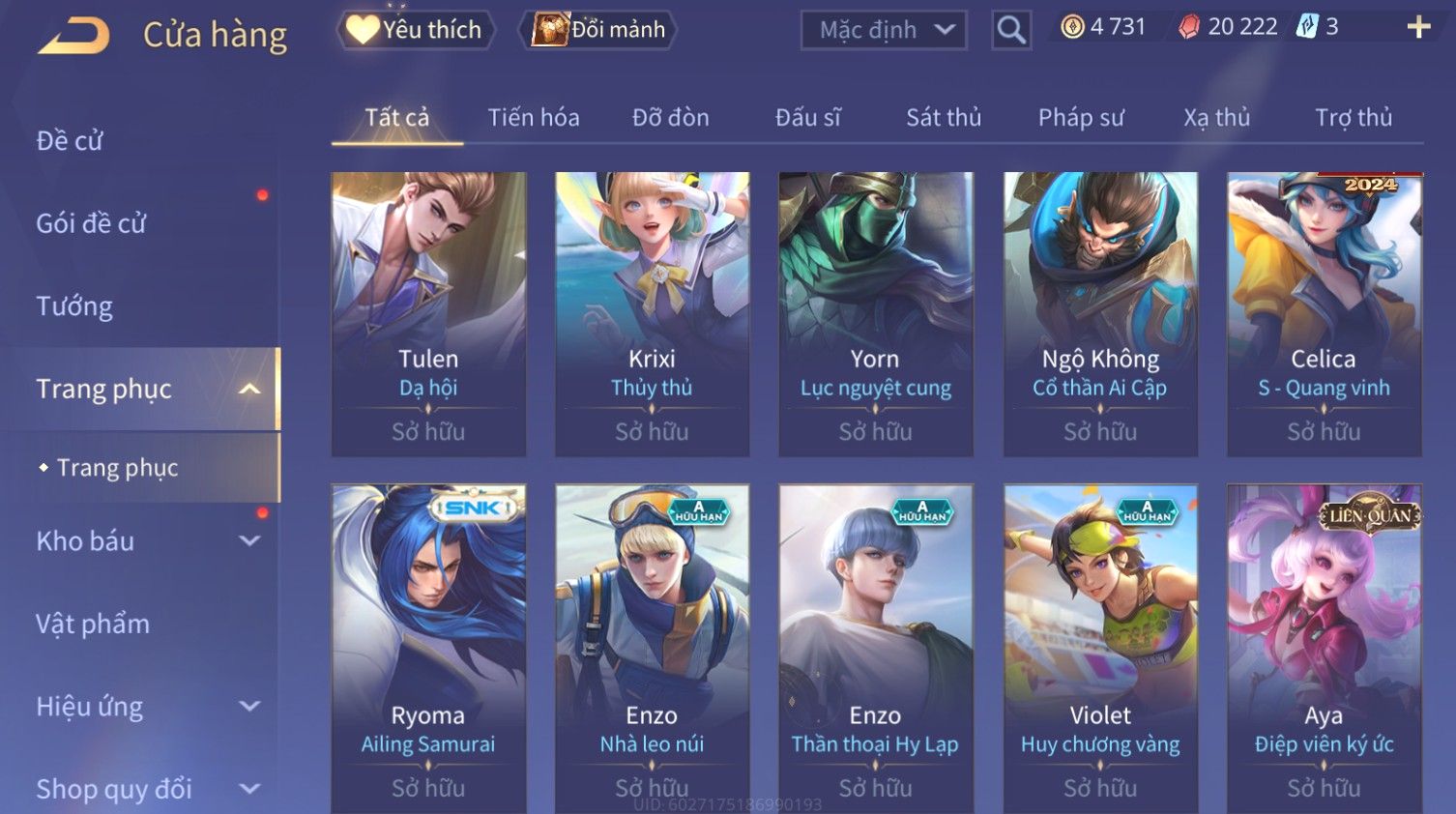Open Đổi mảnh fragment exchange
The height and width of the screenshot is (814, 1456).
click(598, 30)
